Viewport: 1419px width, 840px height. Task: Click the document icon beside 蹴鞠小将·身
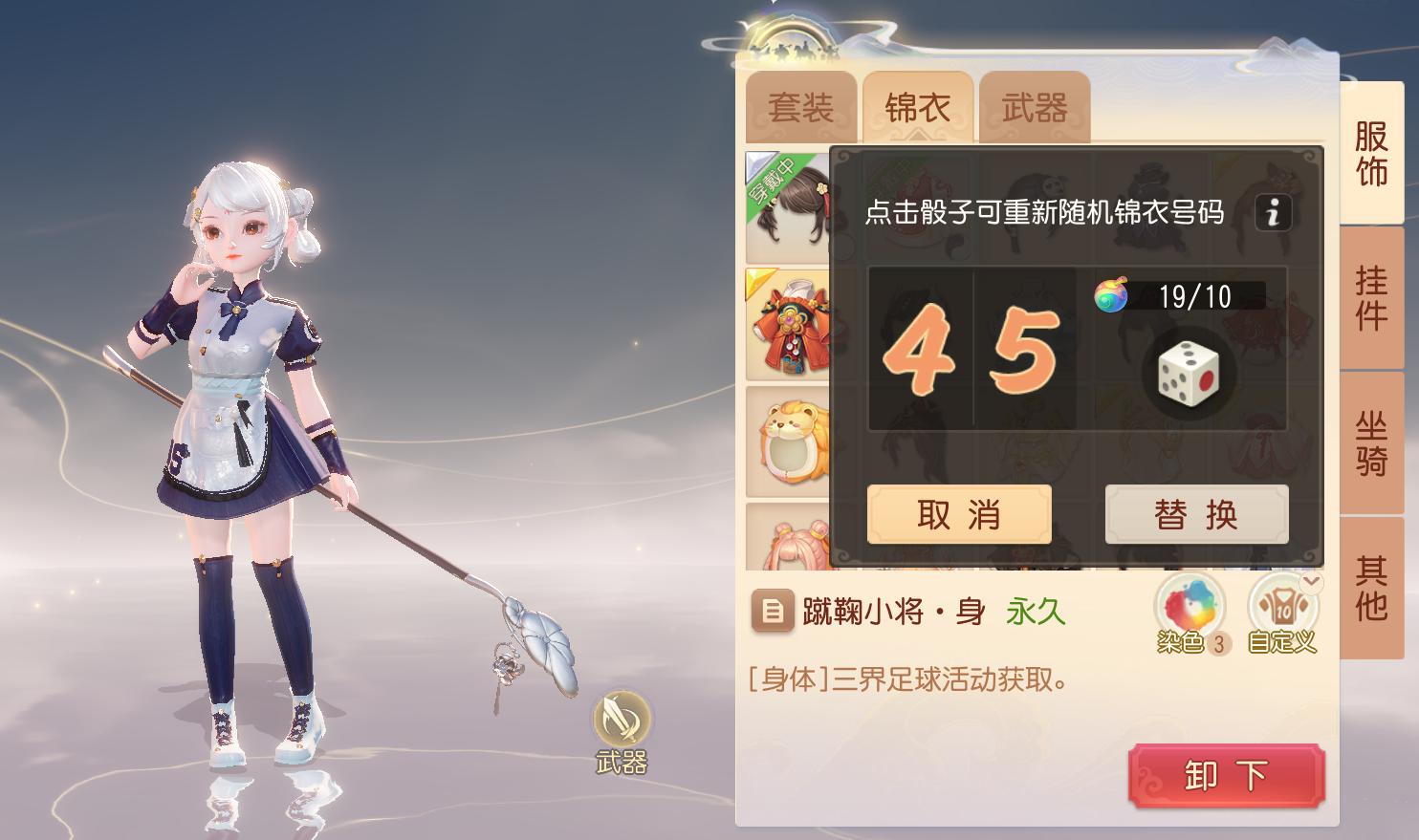773,612
